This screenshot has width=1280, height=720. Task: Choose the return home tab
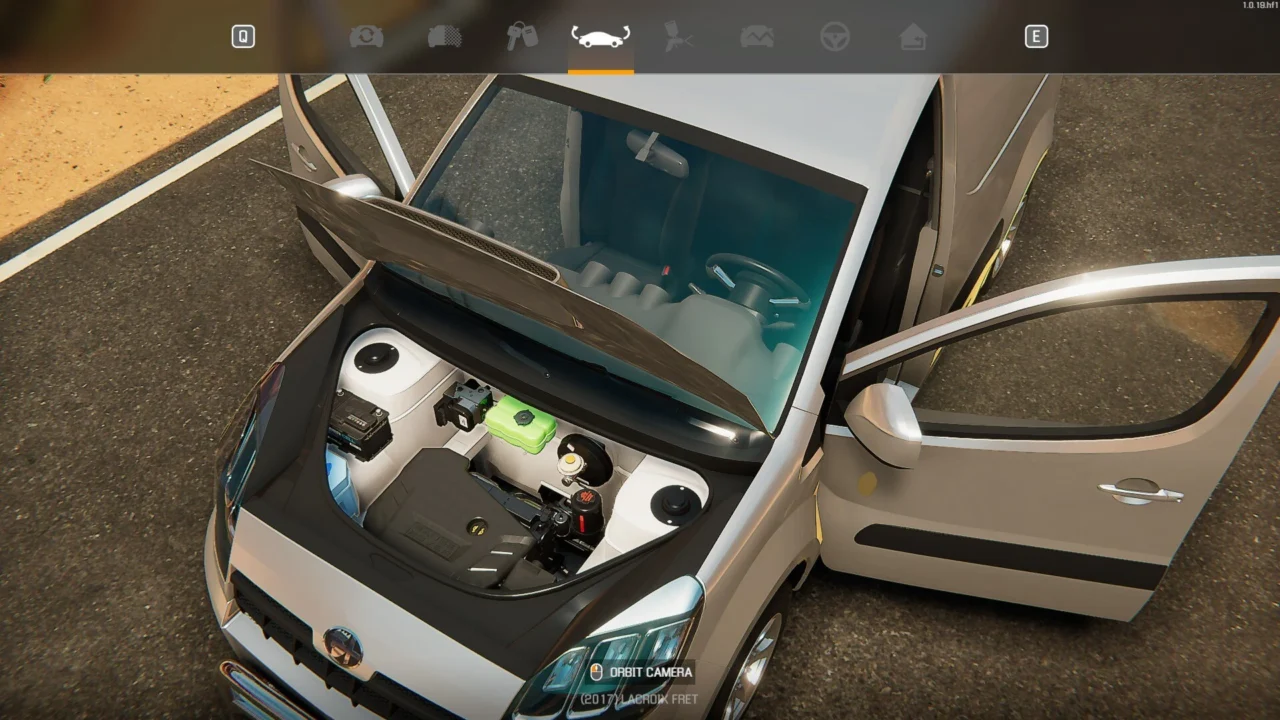(x=912, y=37)
